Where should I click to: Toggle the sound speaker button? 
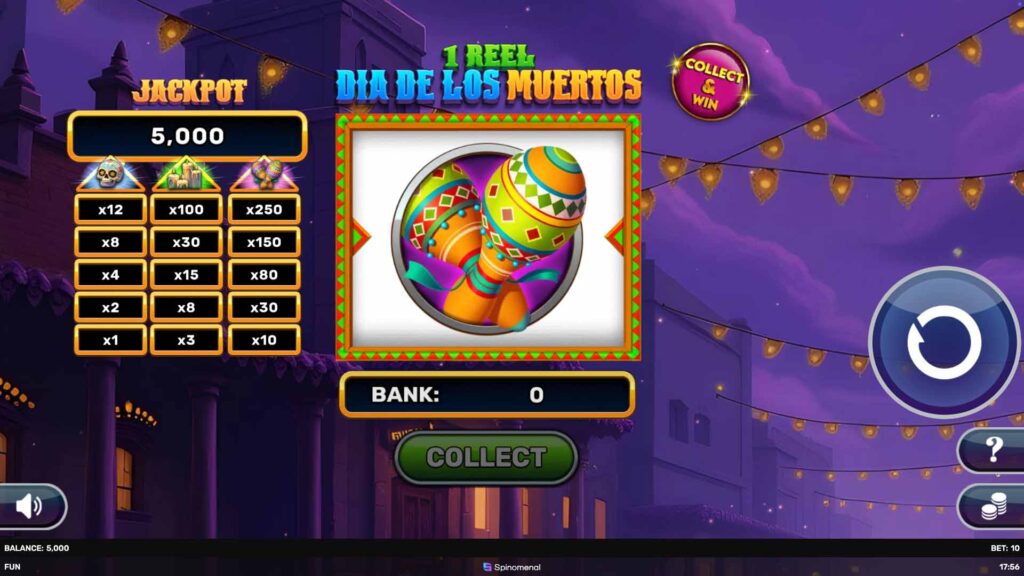[x=30, y=506]
